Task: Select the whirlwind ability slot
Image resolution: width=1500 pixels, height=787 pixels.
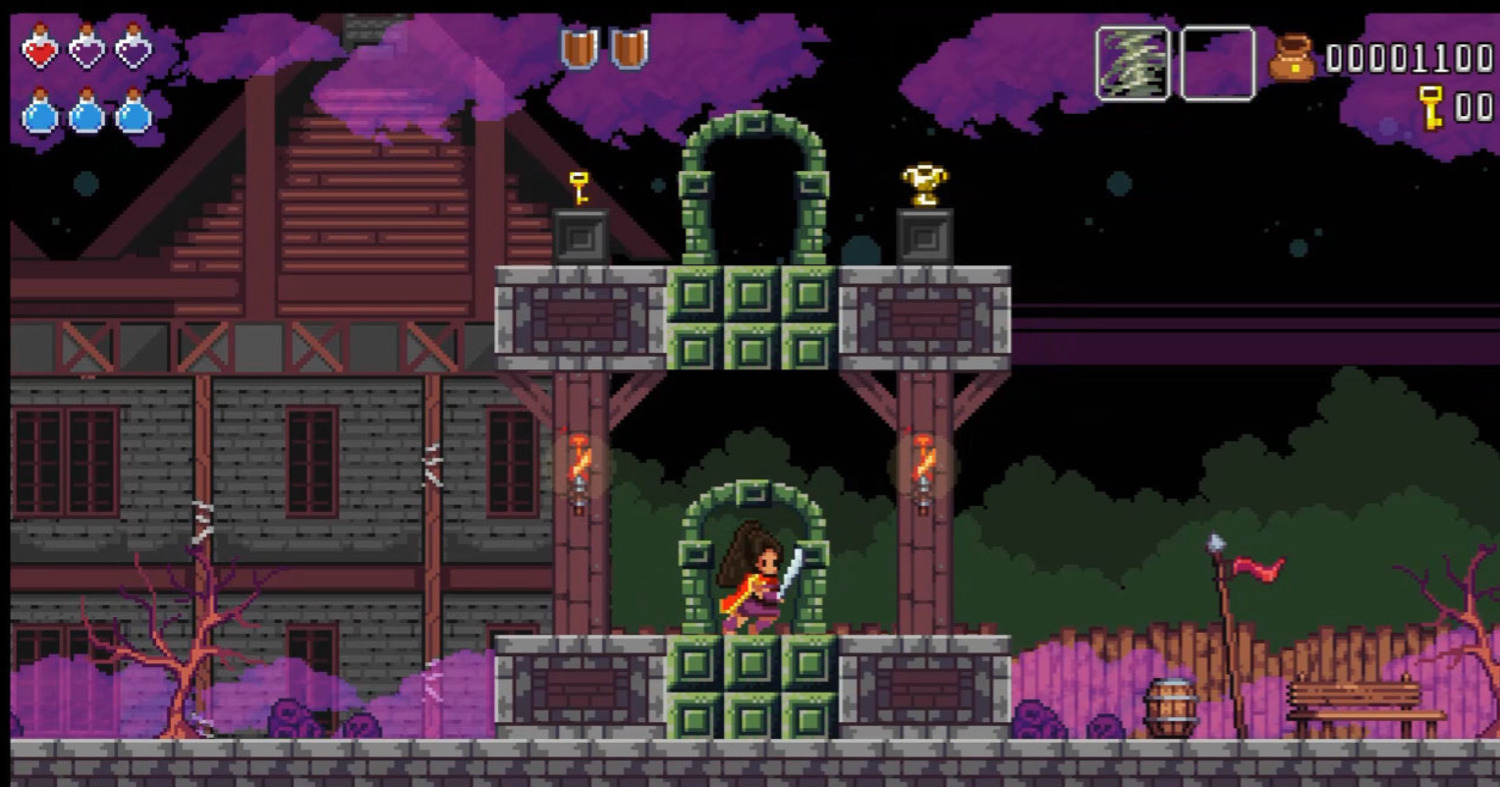Action: (x=1133, y=63)
